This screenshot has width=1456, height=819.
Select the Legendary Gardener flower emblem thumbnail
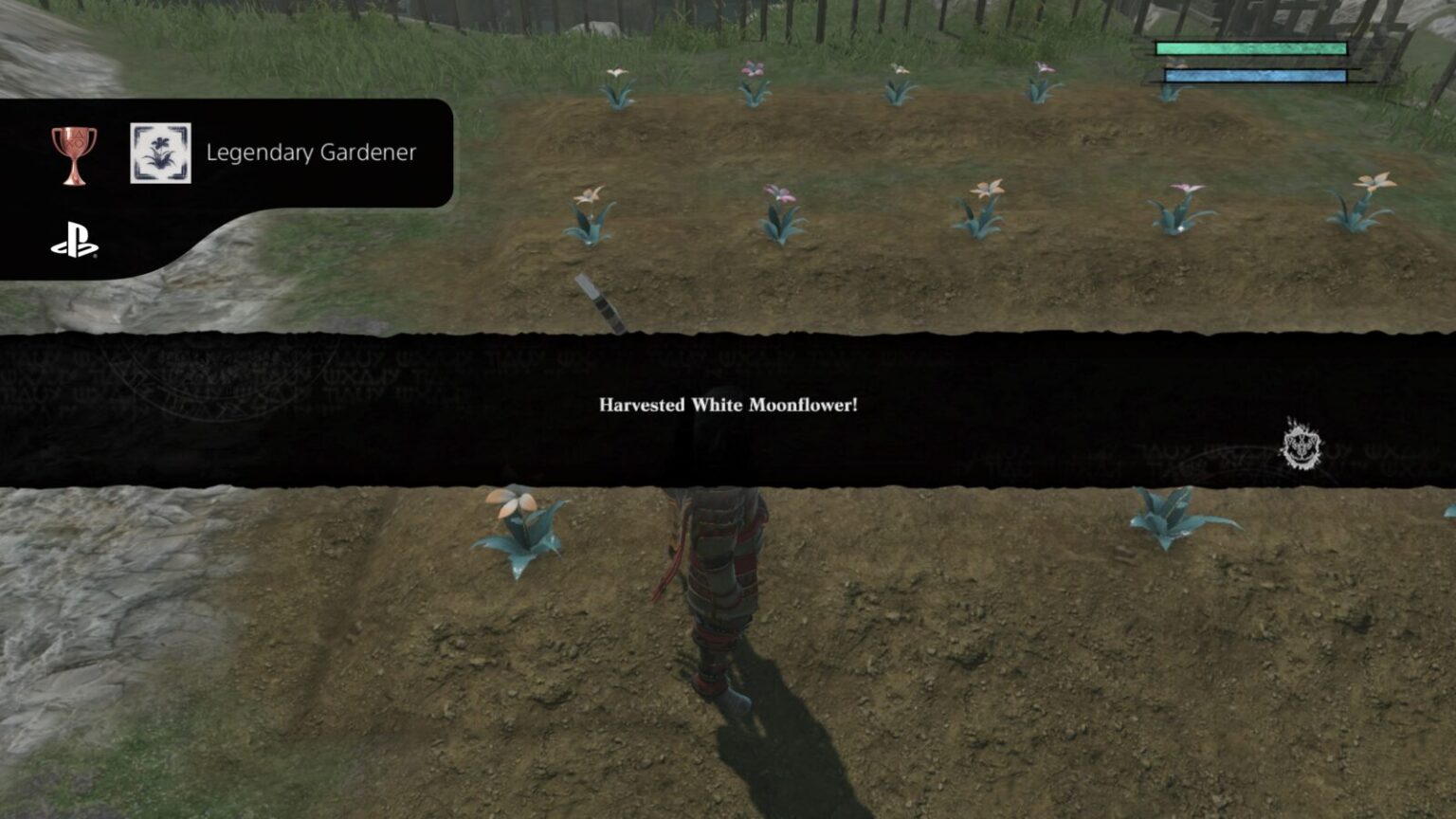(160, 151)
